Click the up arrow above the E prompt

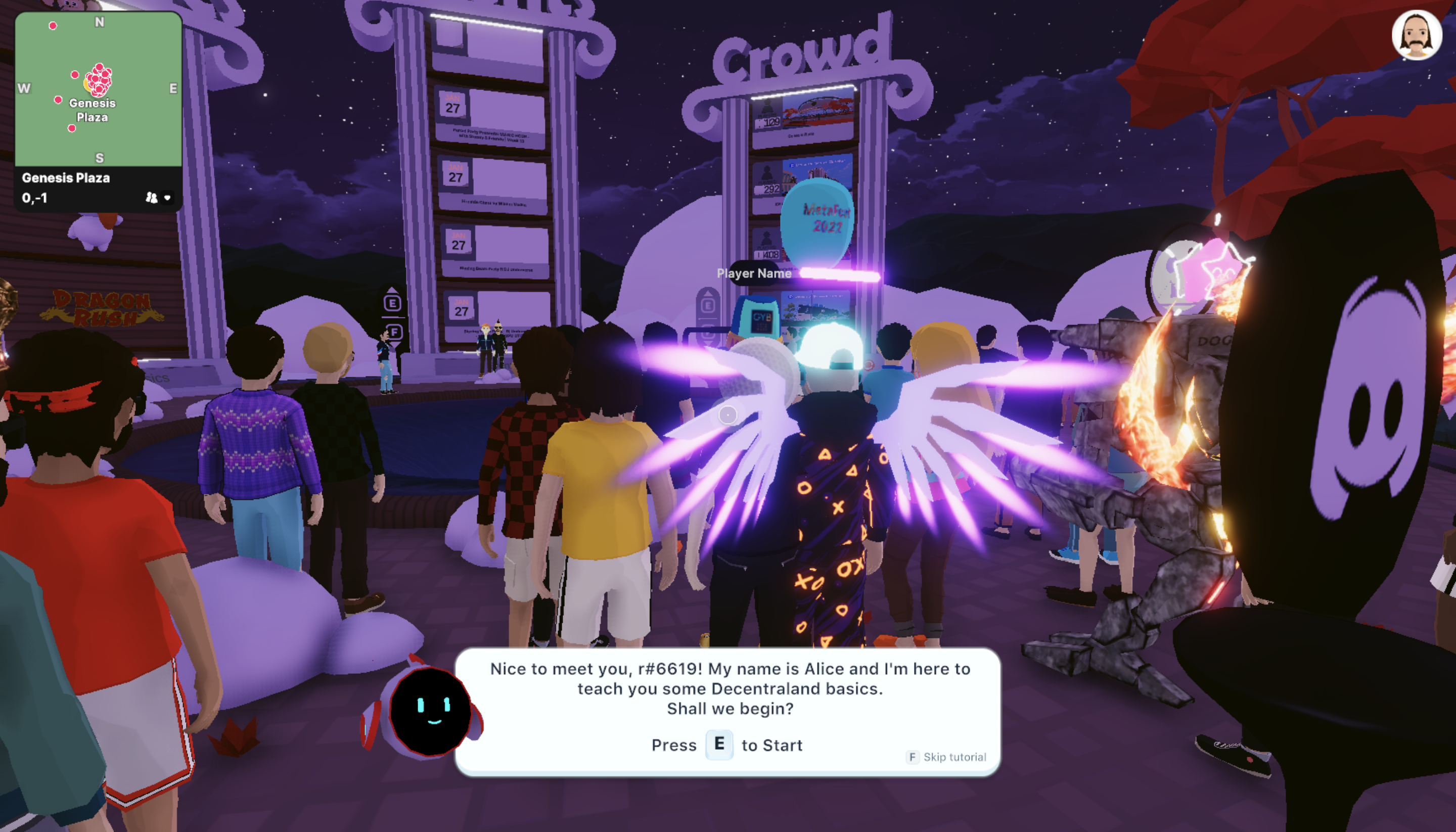coord(393,290)
